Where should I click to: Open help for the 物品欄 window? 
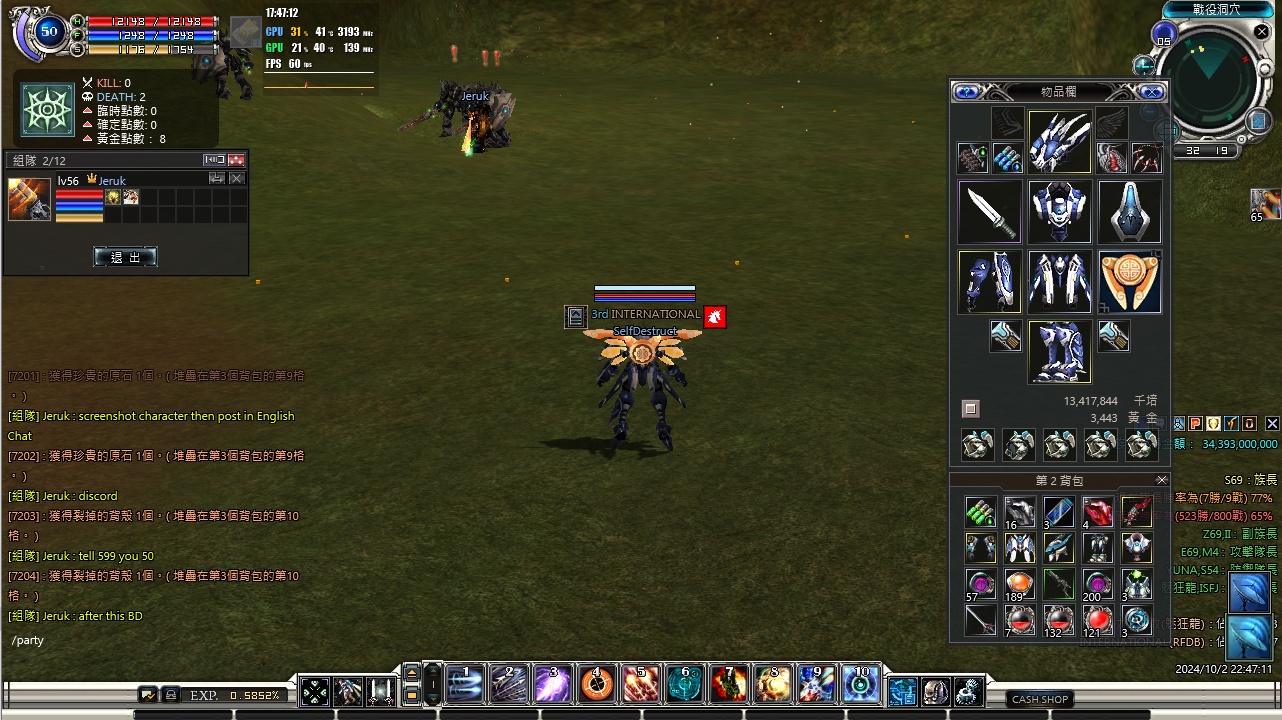click(x=966, y=92)
